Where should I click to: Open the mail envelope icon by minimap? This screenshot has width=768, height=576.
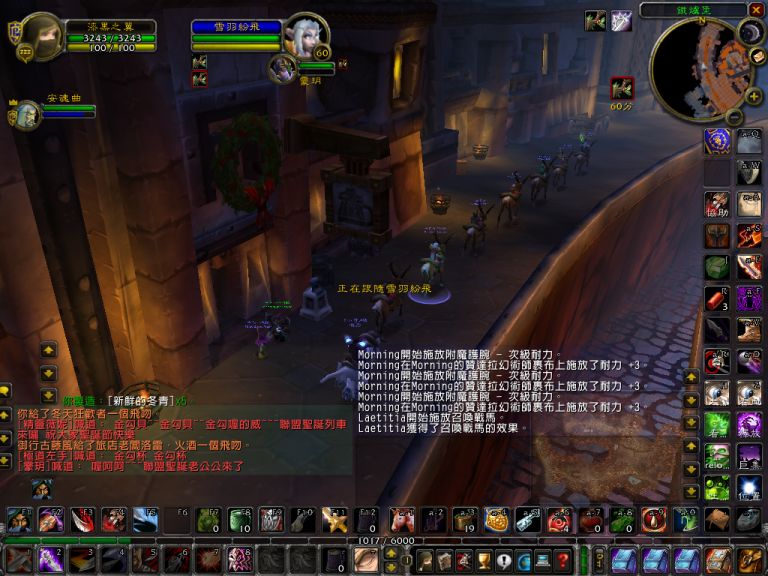coord(757,57)
